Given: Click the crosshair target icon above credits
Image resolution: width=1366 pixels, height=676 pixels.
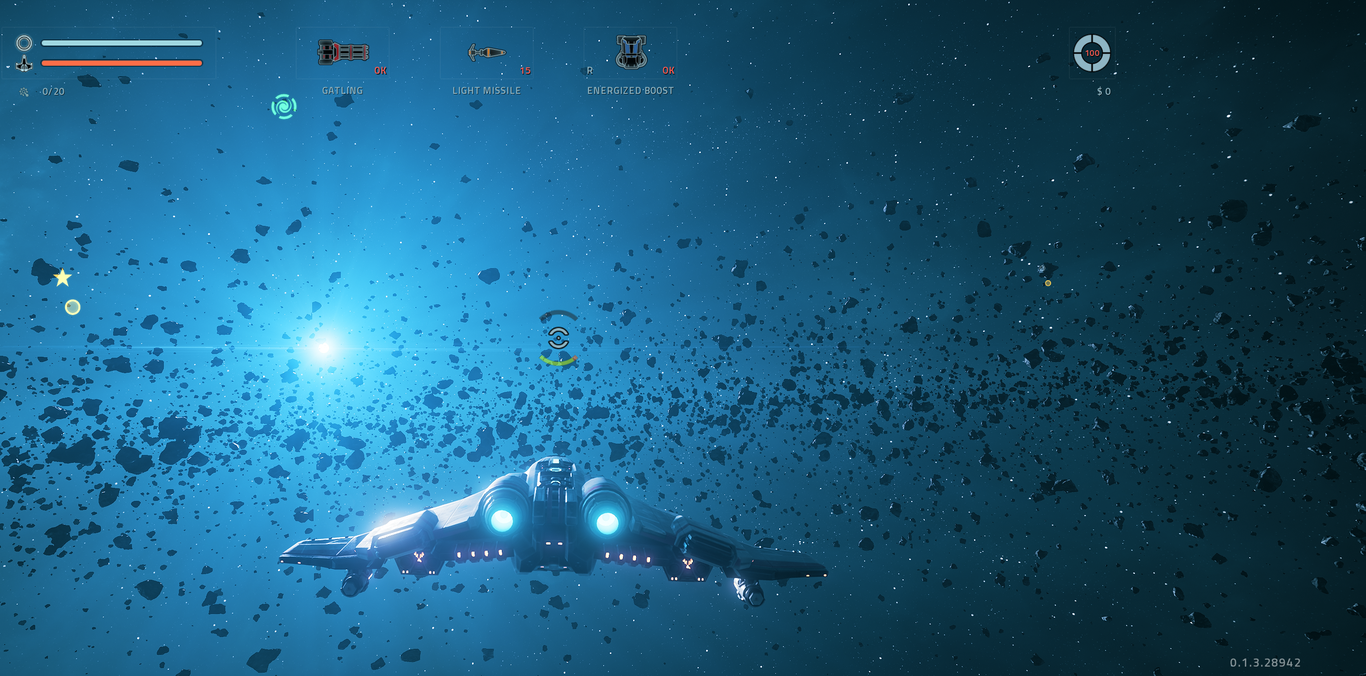Looking at the screenshot, I should tap(1091, 53).
